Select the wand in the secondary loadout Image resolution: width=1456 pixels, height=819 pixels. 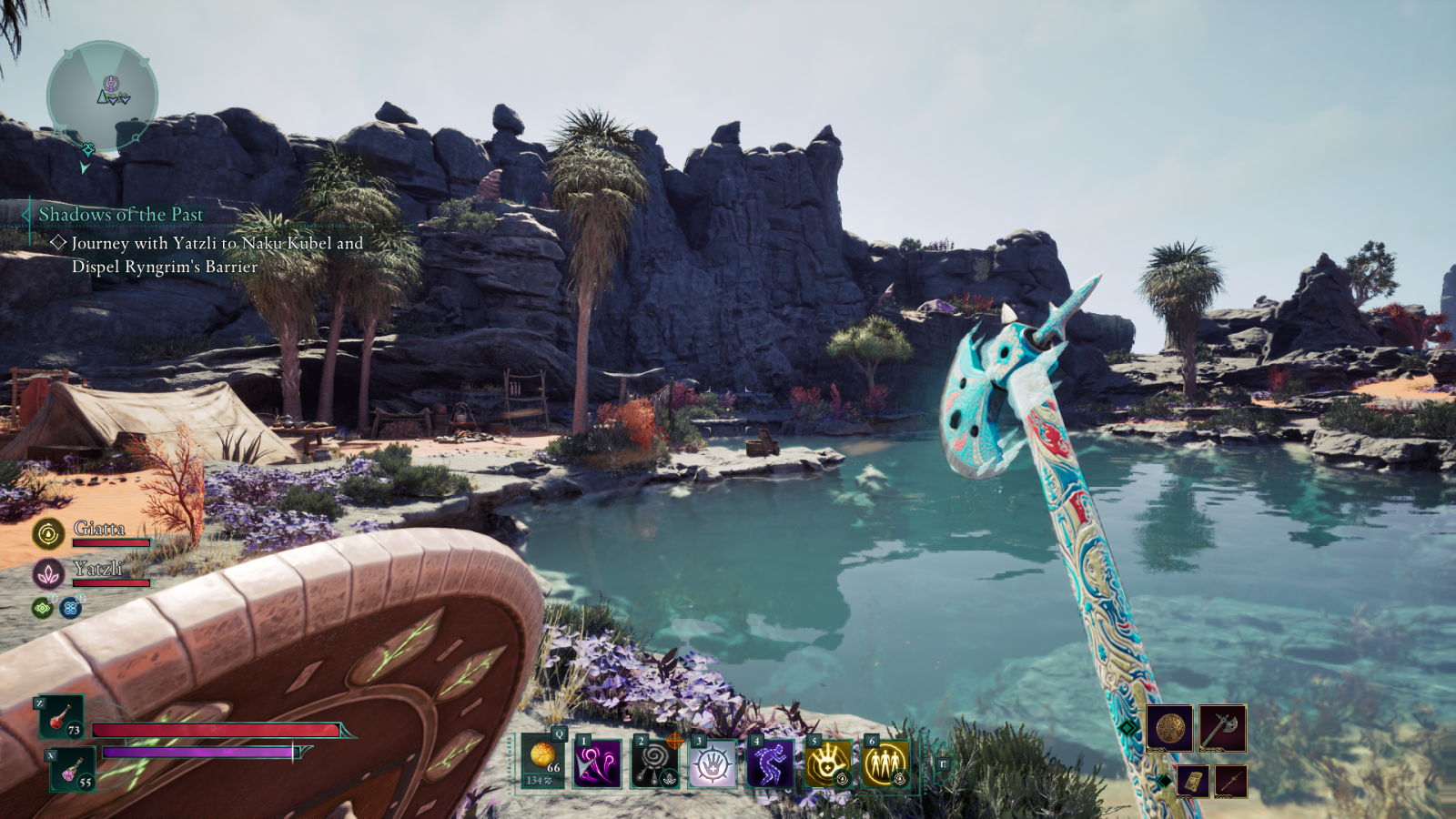[x=1230, y=781]
